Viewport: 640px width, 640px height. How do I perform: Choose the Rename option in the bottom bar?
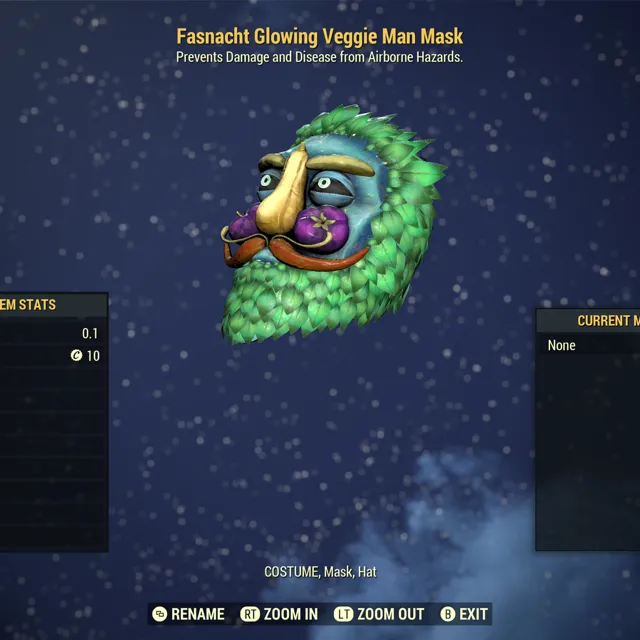188,614
